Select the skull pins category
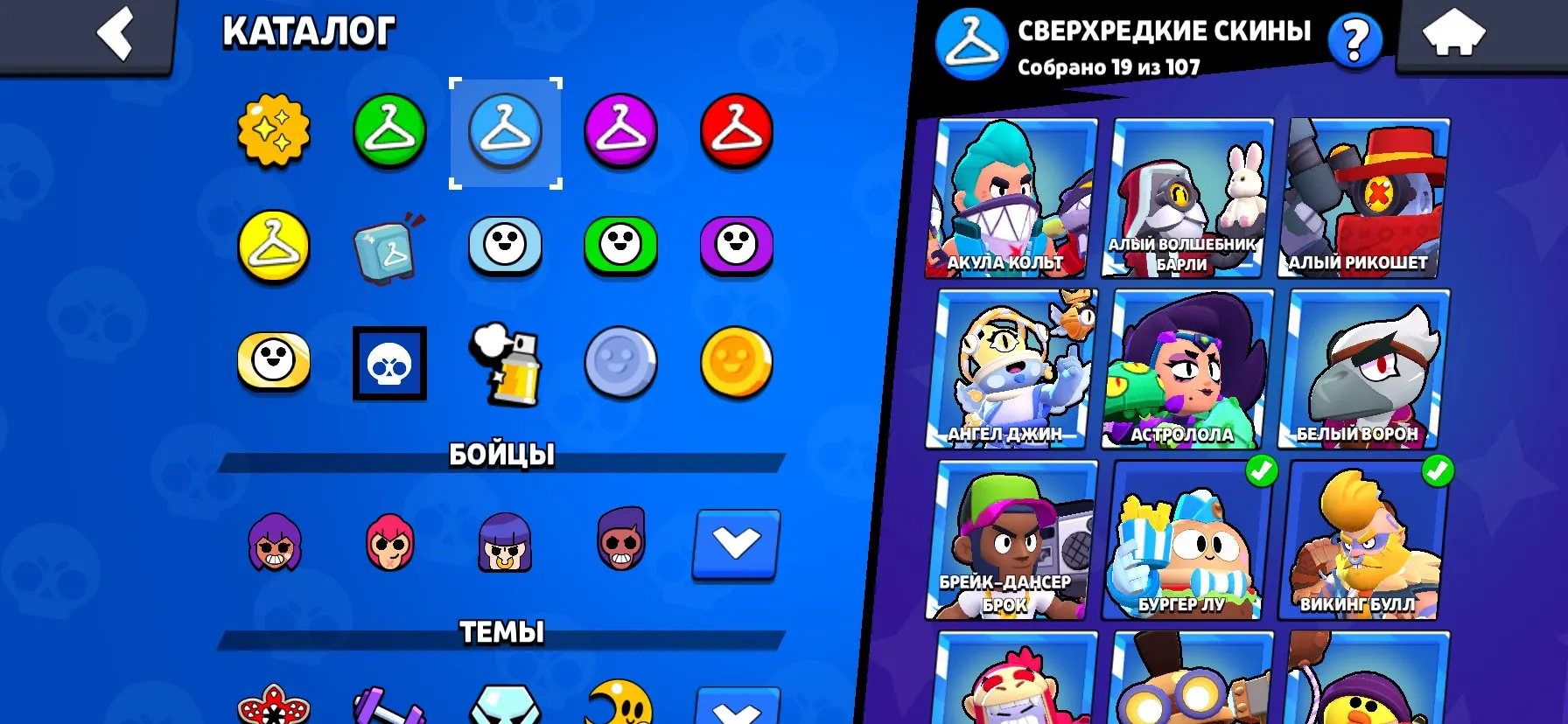Screen dimensions: 1568x724 (x=388, y=363)
